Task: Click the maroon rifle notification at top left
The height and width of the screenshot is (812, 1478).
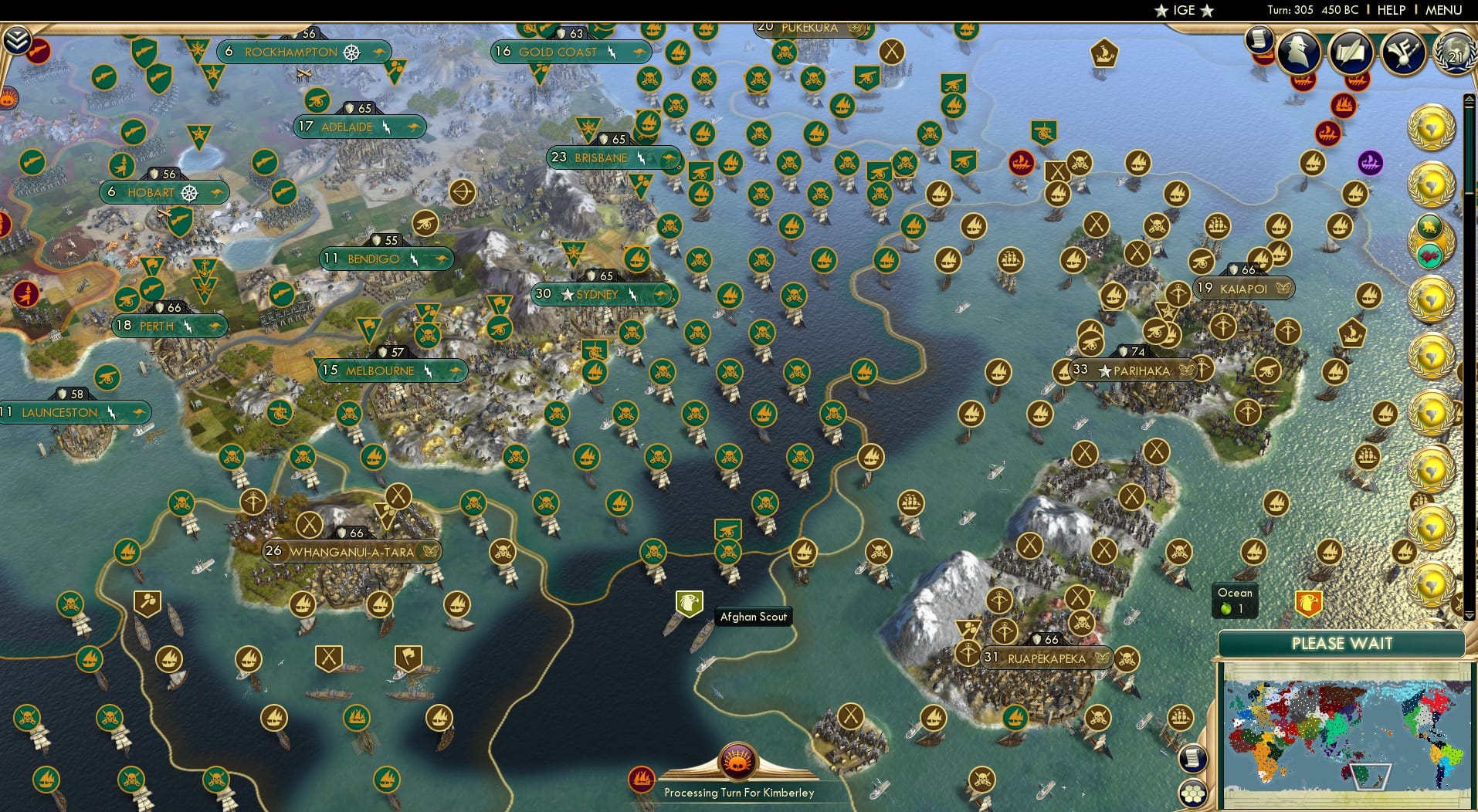Action: point(36,50)
